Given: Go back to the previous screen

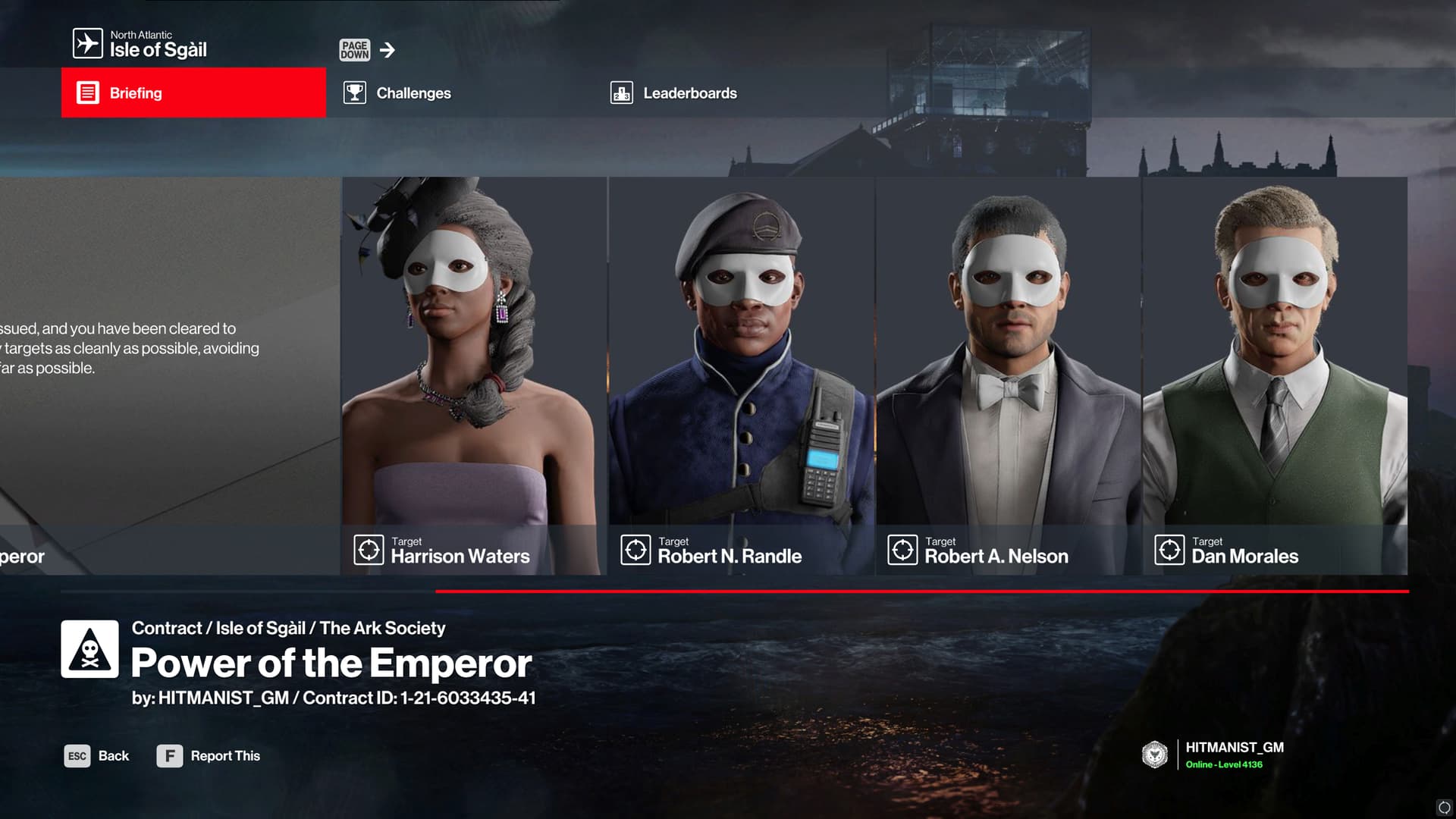Looking at the screenshot, I should point(97,756).
